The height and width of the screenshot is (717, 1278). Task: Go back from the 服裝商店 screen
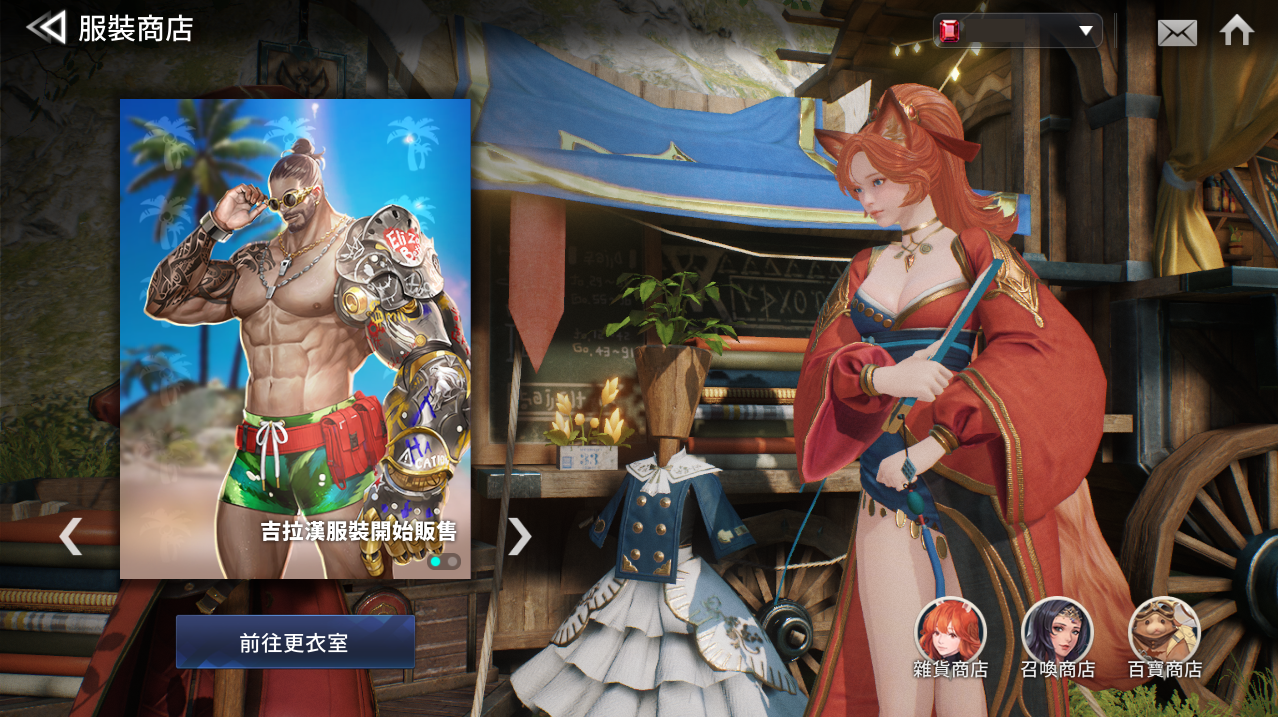(x=45, y=27)
